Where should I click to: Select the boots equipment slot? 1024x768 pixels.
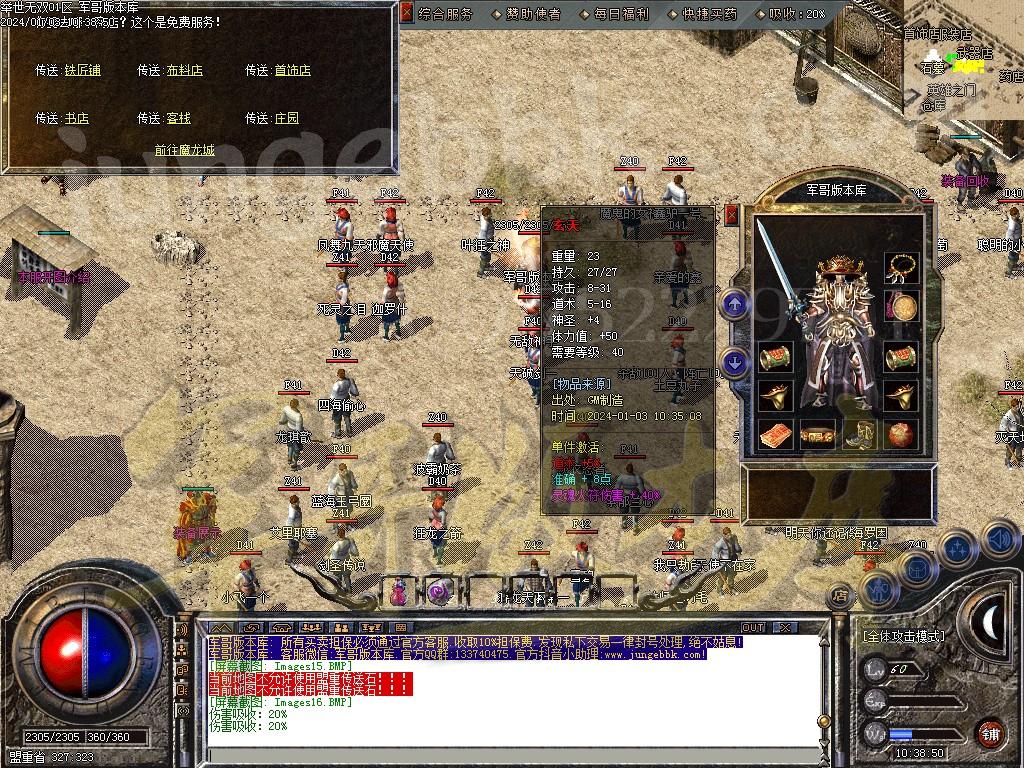click(859, 435)
